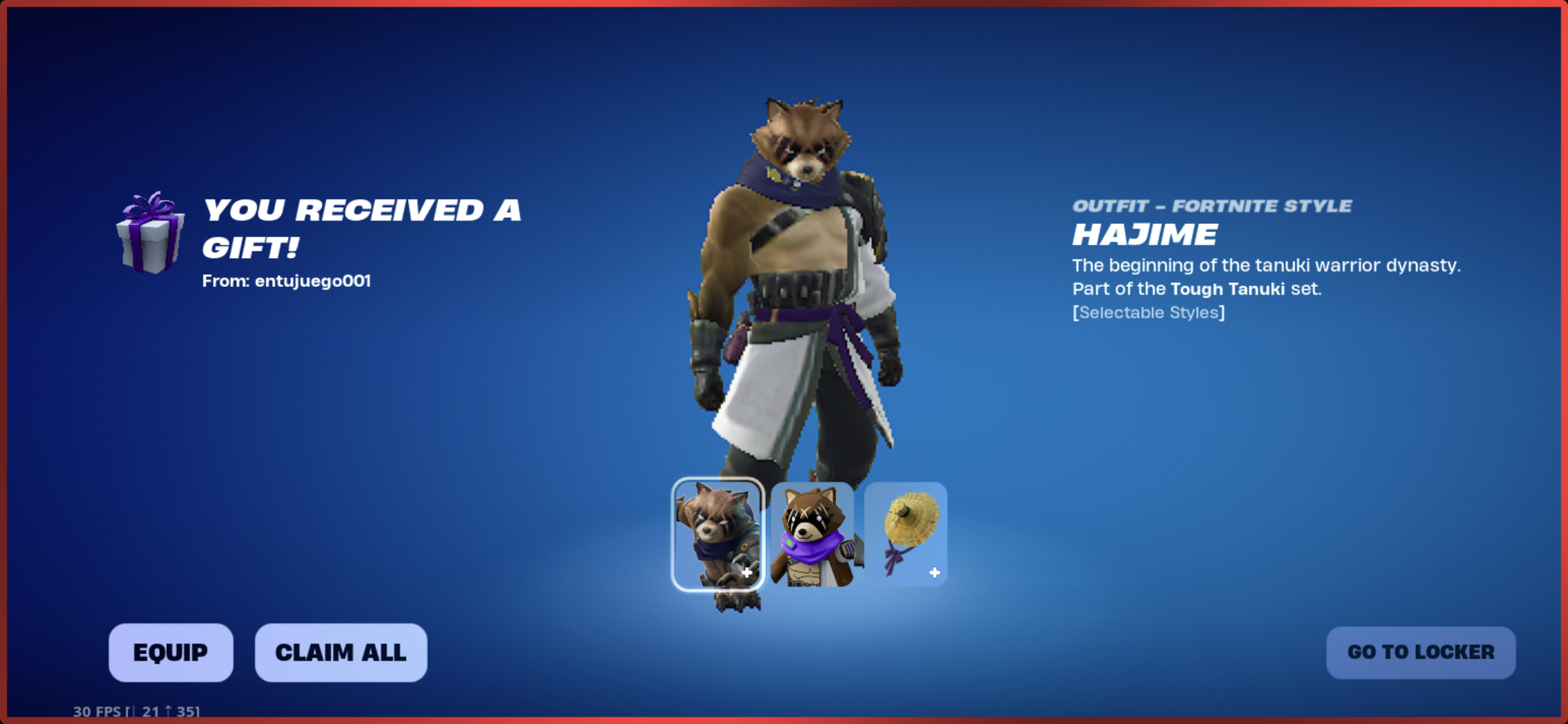Image resolution: width=1568 pixels, height=724 pixels.
Task: Select the Hajime Fortnite style thumbnail
Action: 718,534
